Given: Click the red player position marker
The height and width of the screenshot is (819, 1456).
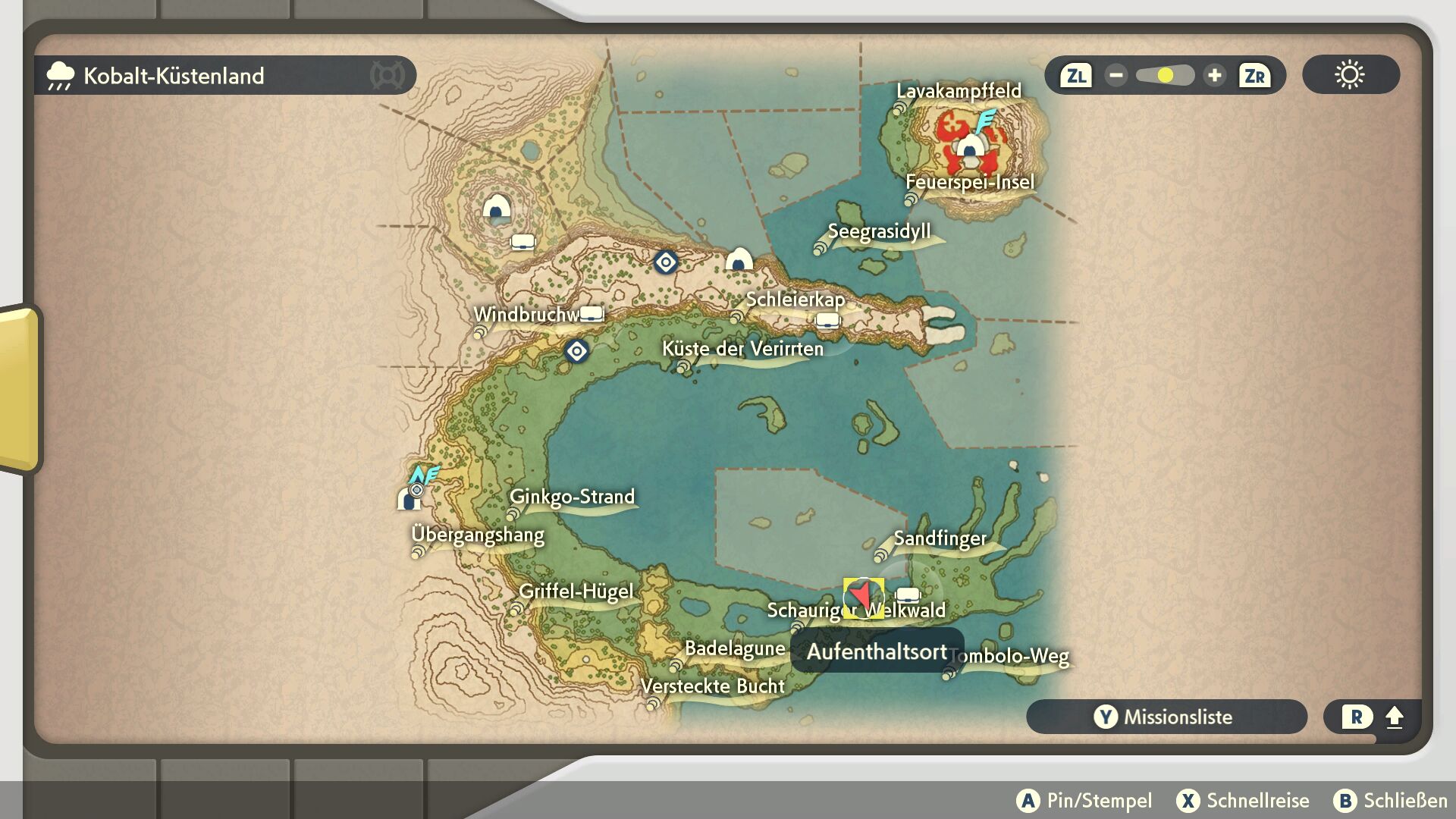Looking at the screenshot, I should click(x=863, y=596).
